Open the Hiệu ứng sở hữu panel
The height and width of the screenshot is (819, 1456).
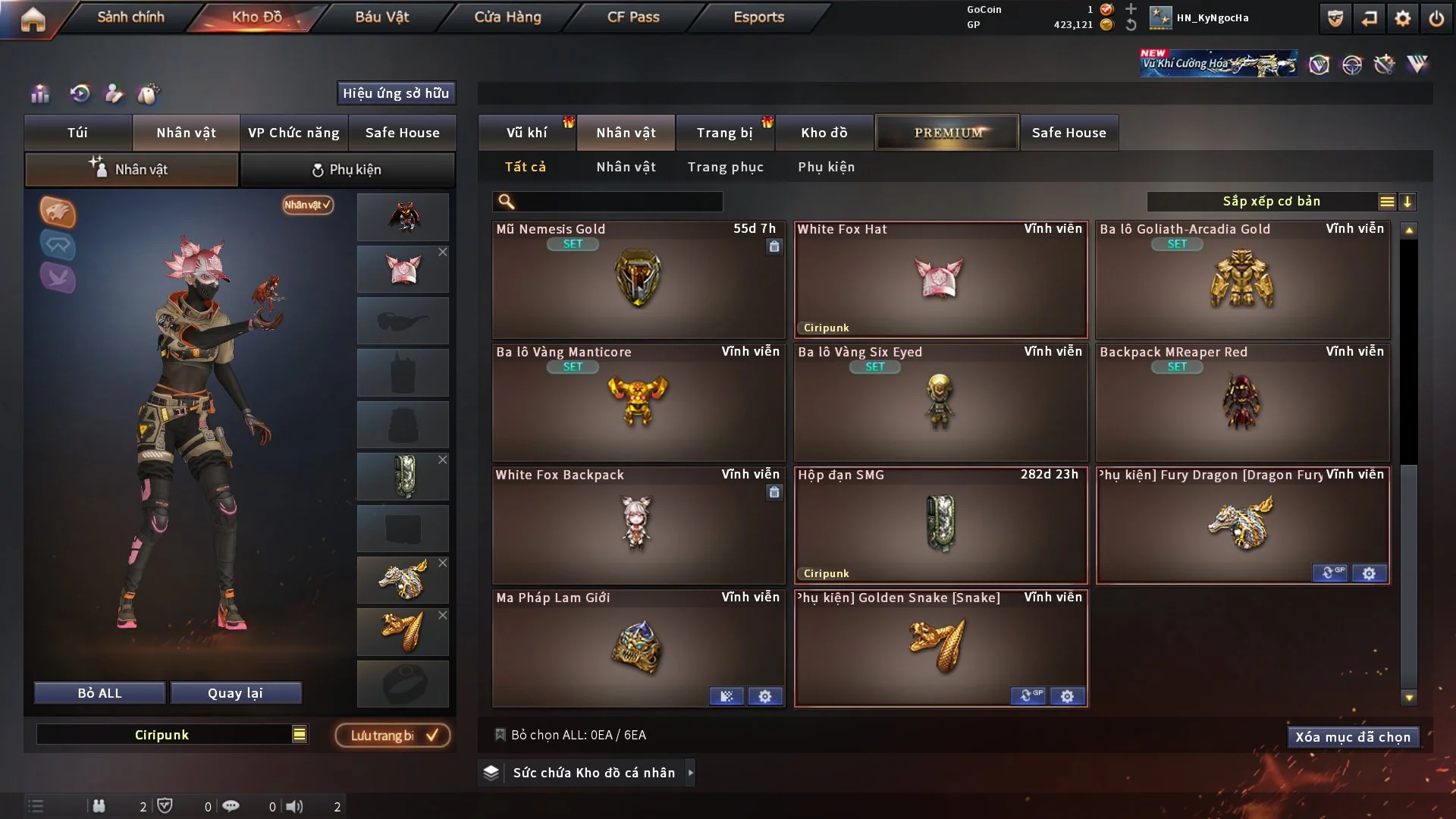point(395,93)
